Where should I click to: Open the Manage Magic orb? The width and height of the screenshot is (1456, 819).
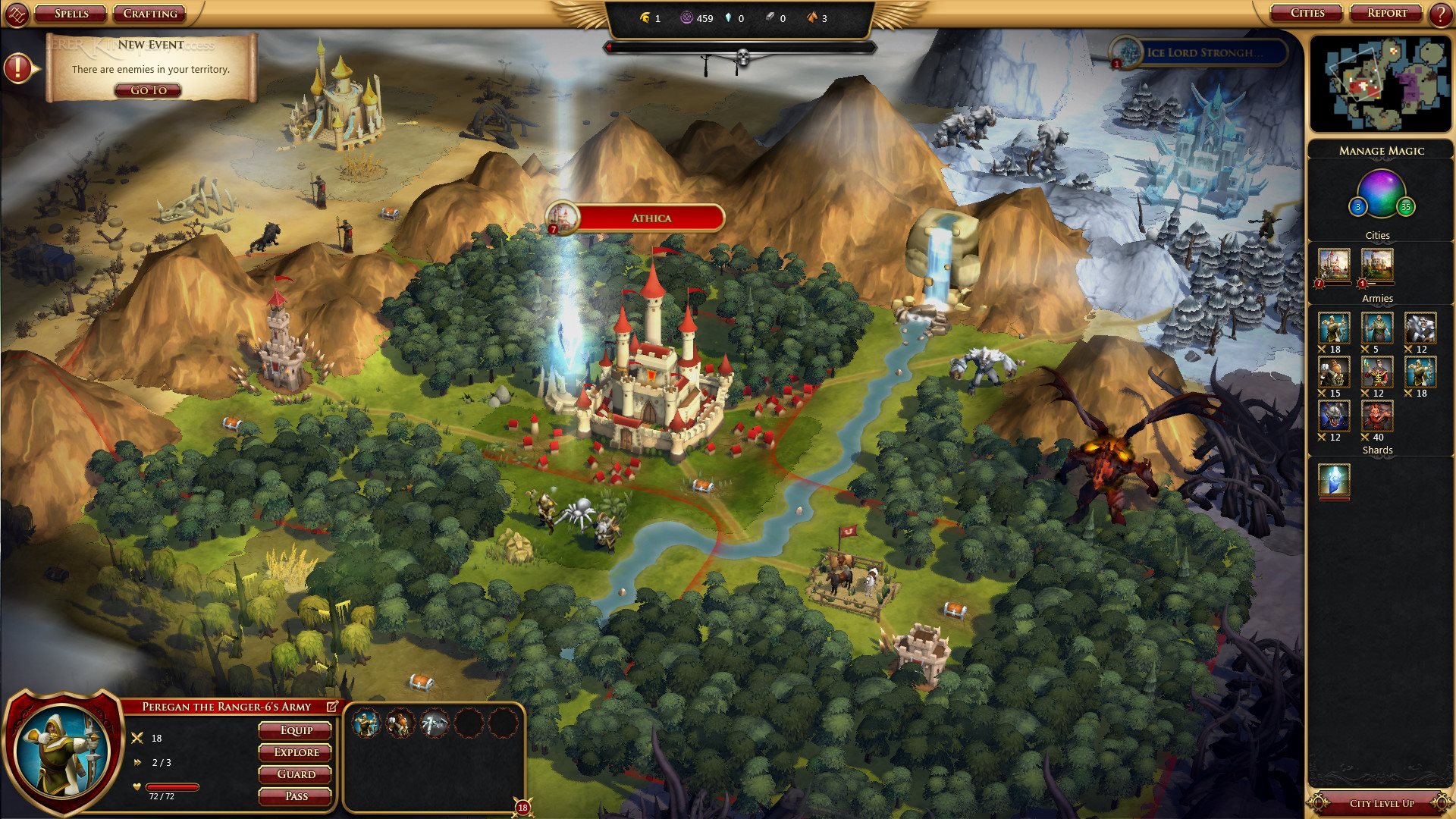[1381, 193]
